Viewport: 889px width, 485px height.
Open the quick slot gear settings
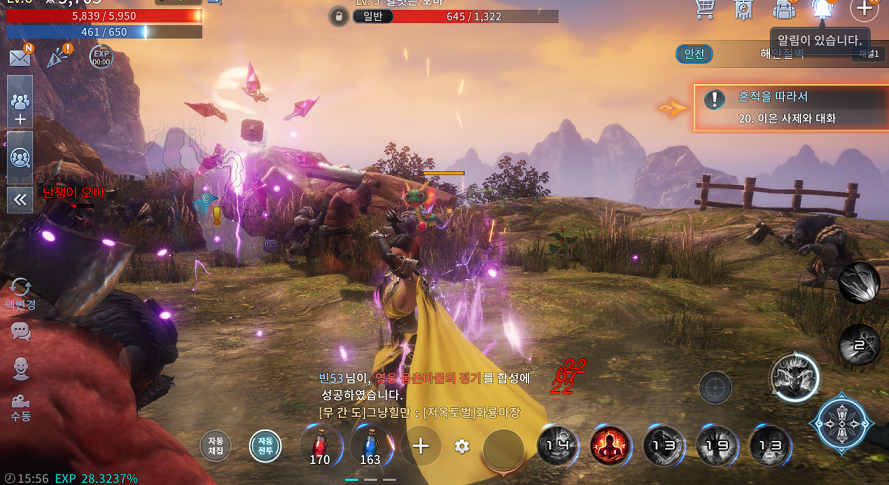[x=462, y=446]
